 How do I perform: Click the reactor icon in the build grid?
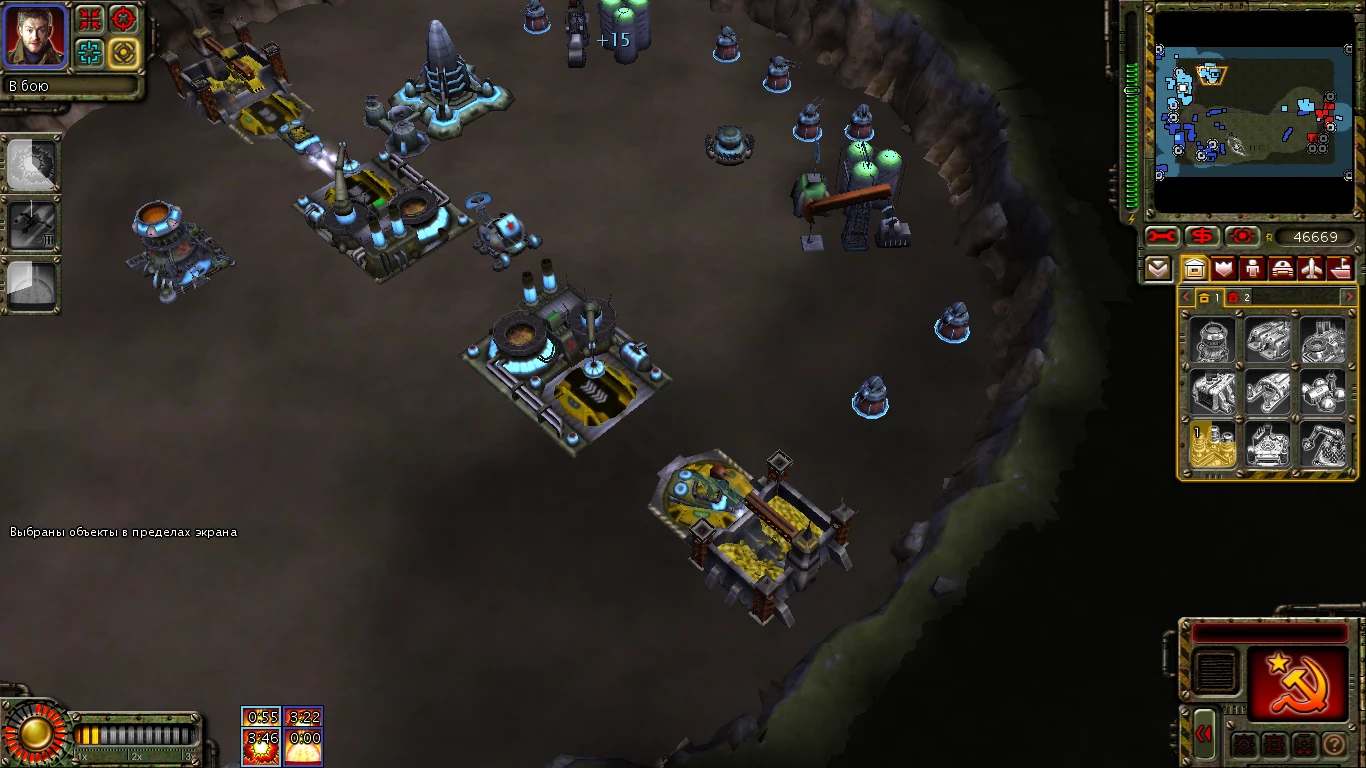tap(1213, 340)
